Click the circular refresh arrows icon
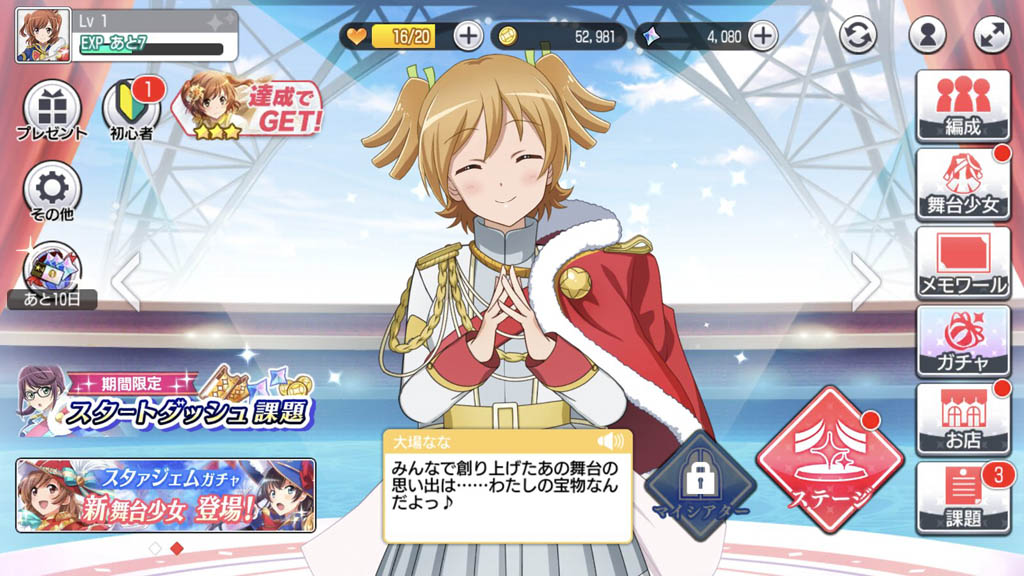This screenshot has height=576, width=1024. point(857,35)
